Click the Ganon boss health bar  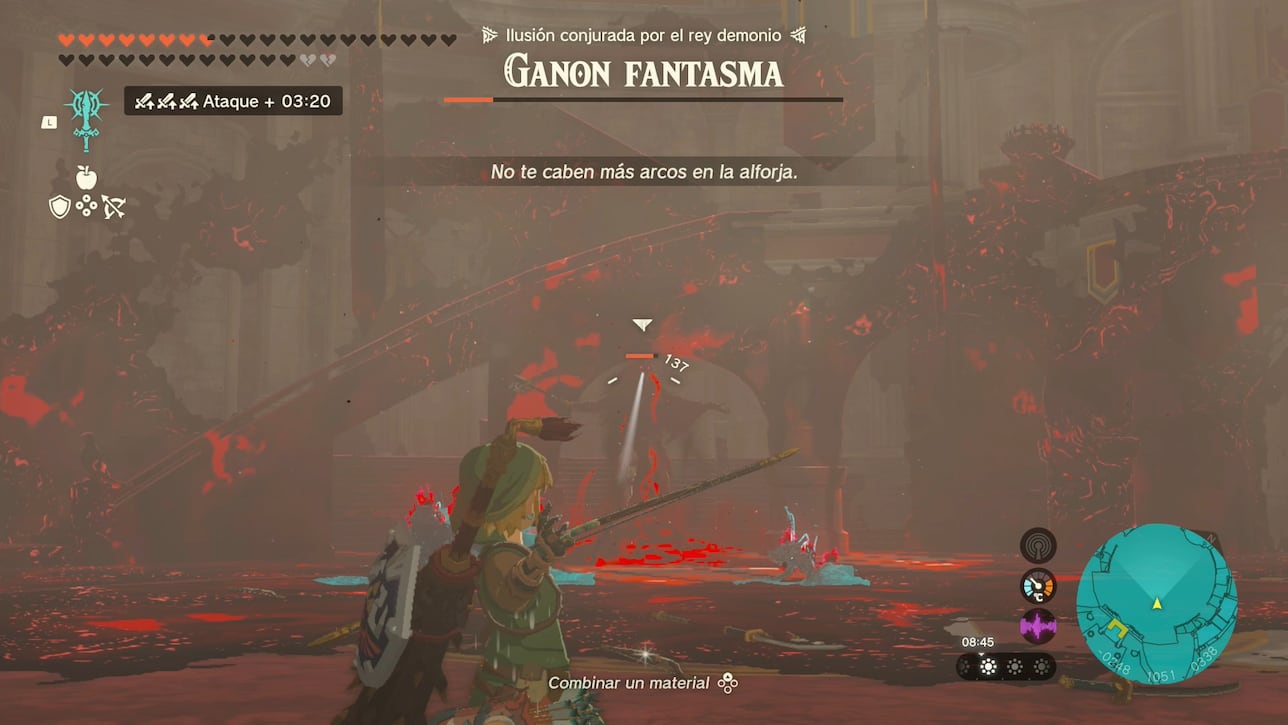click(x=643, y=99)
